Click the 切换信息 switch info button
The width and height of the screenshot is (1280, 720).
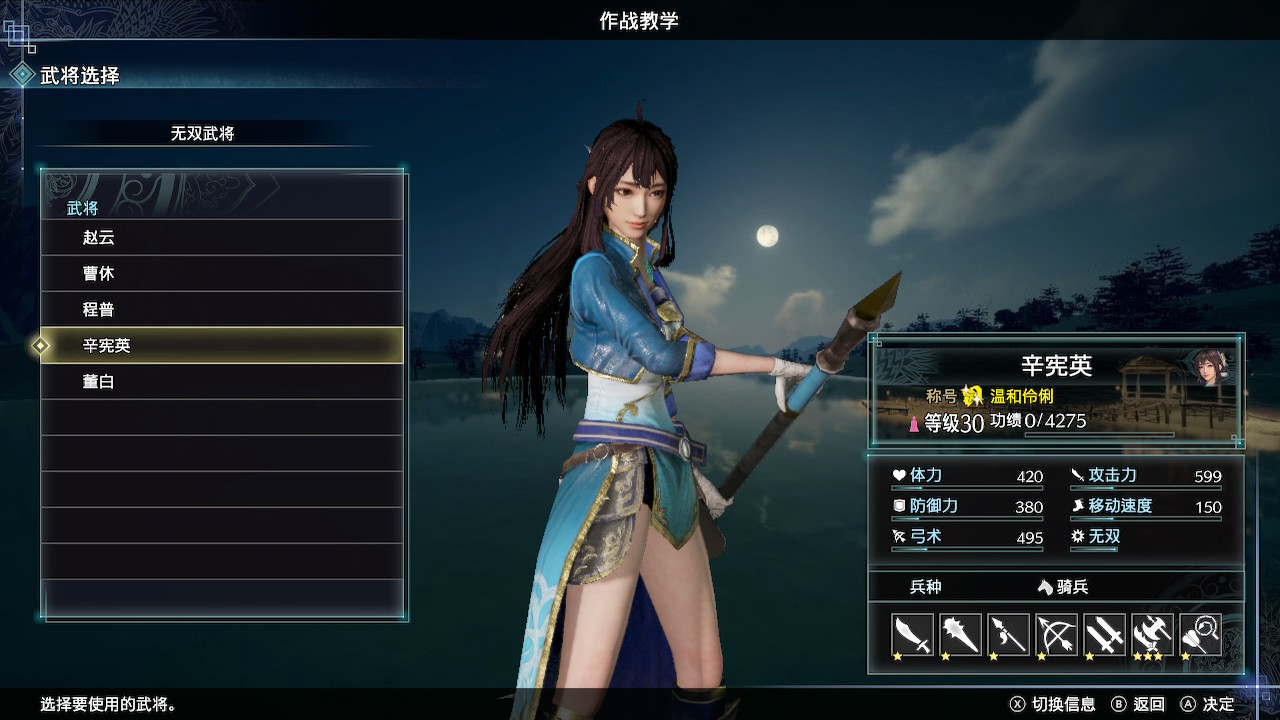[1053, 704]
